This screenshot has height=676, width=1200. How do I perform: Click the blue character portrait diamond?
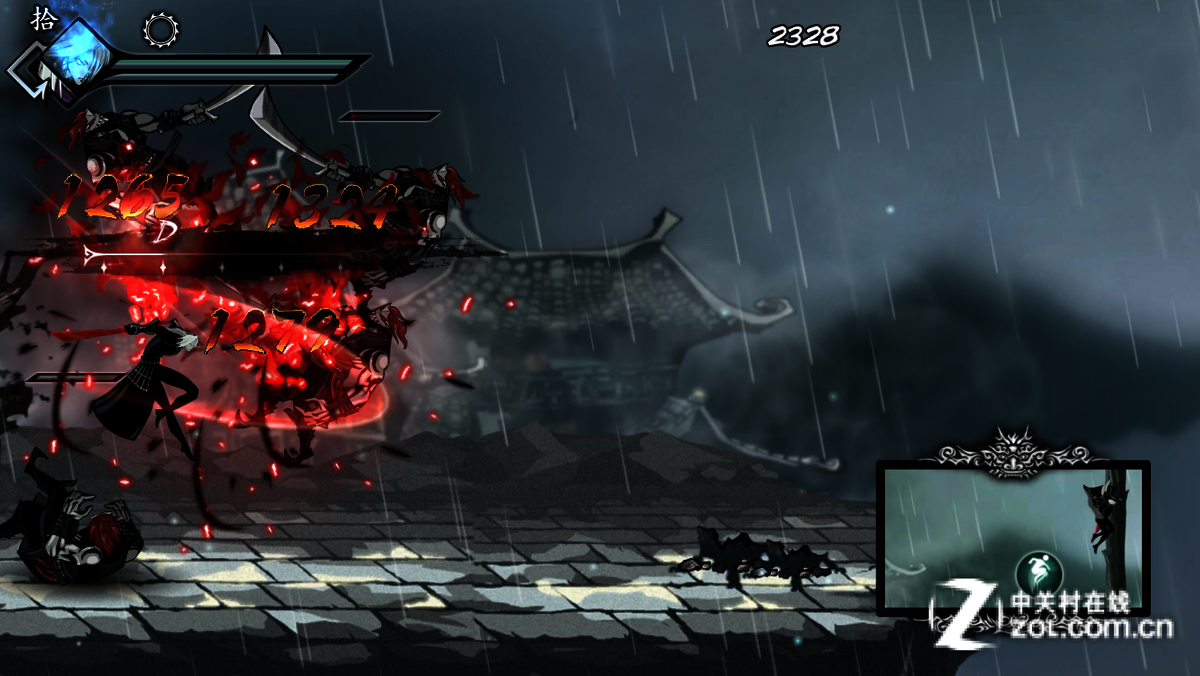[x=78, y=53]
